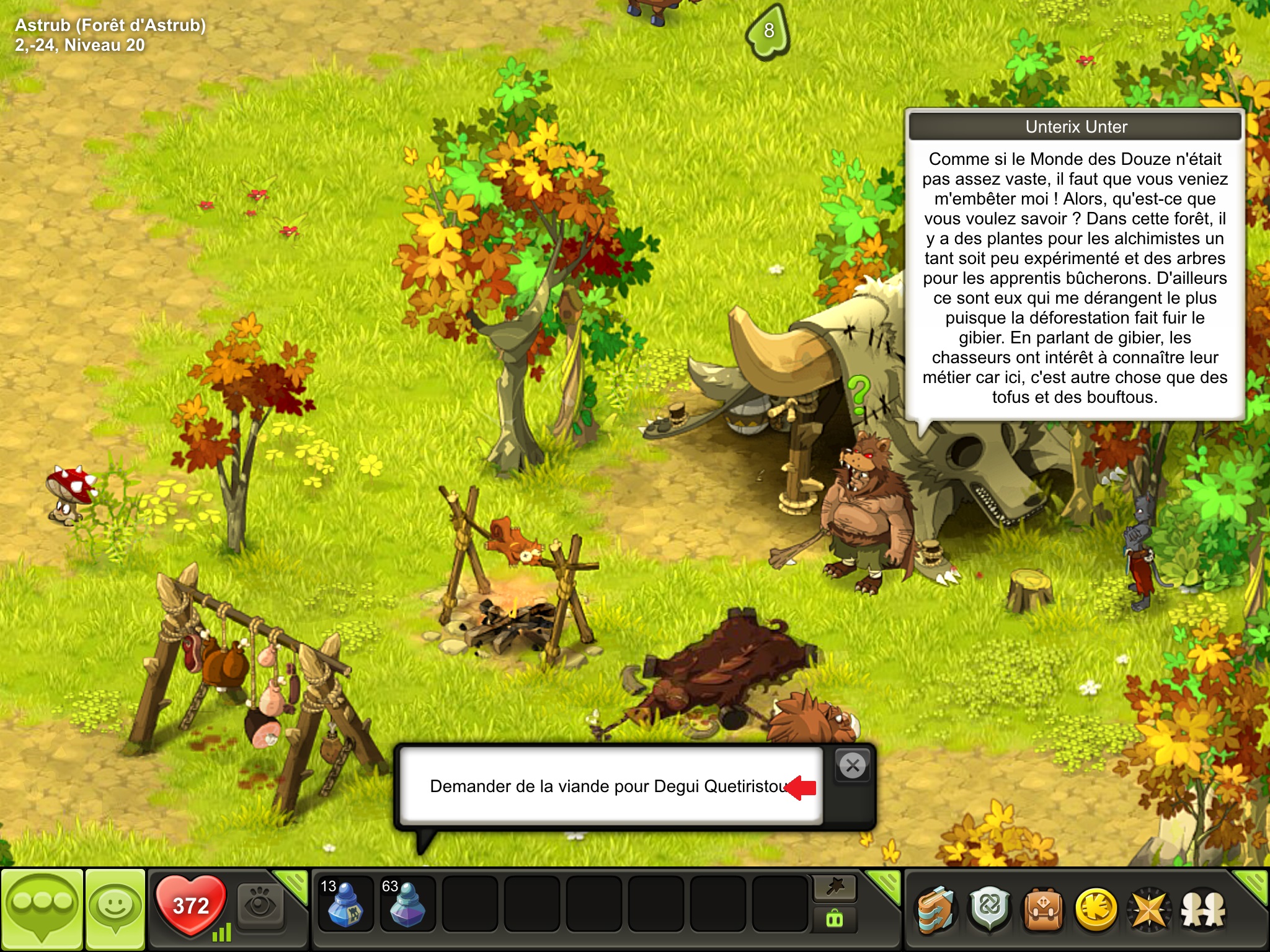Screen dimensions: 1270x952
Task: Switch hotbar to spells with wand button
Action: coord(835,889)
